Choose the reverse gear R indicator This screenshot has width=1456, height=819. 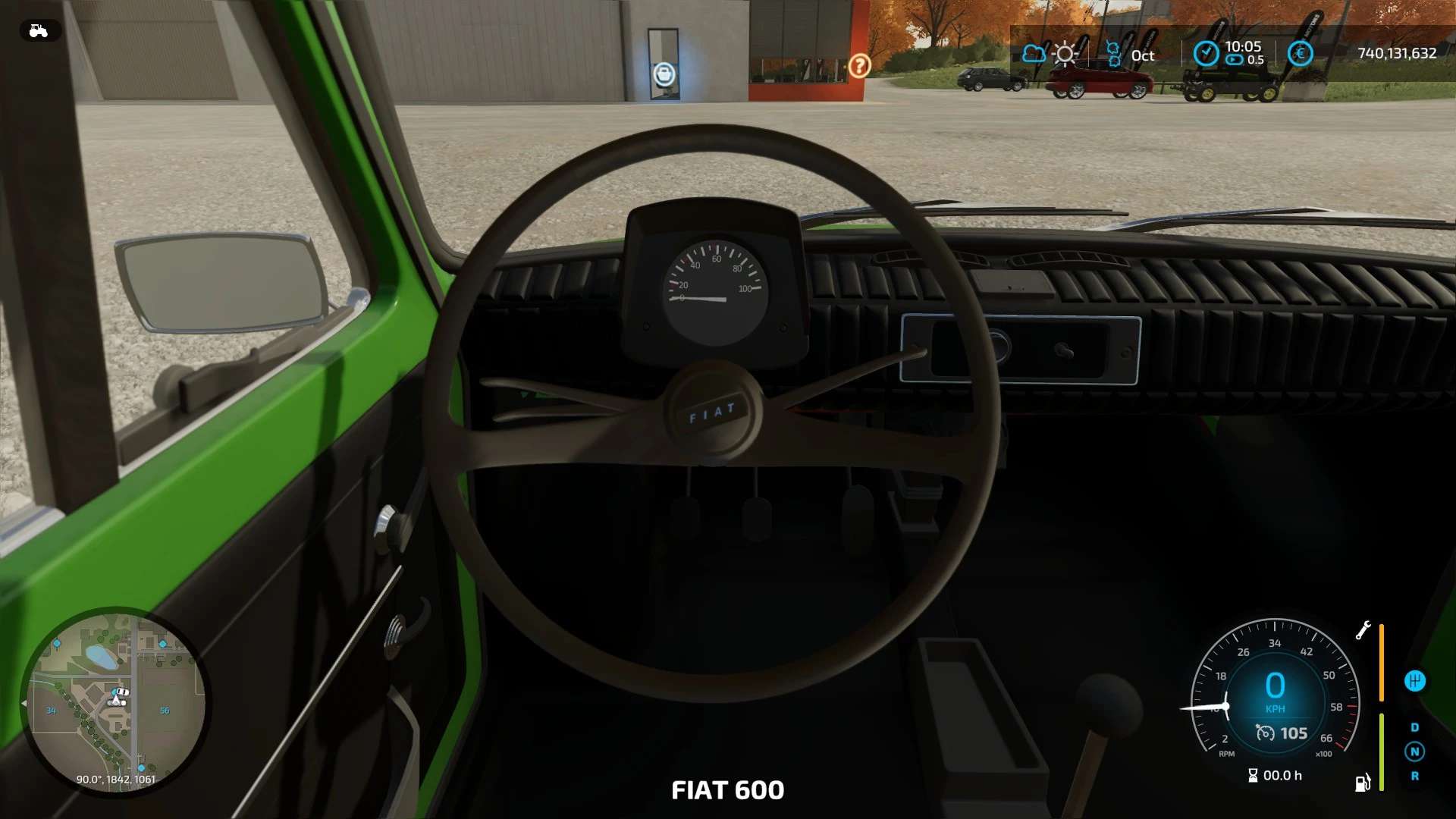(1414, 776)
